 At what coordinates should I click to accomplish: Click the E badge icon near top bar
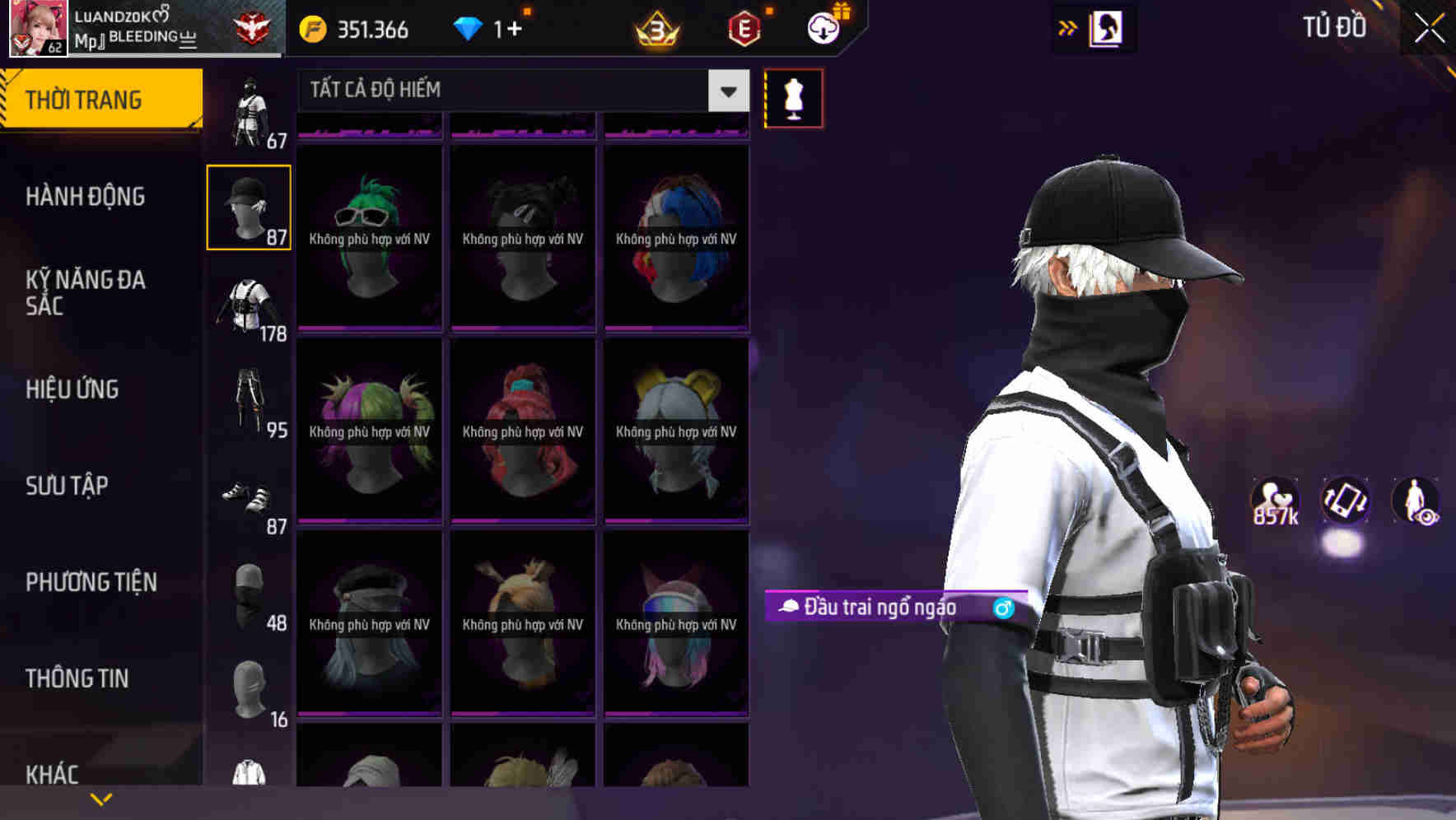(744, 29)
